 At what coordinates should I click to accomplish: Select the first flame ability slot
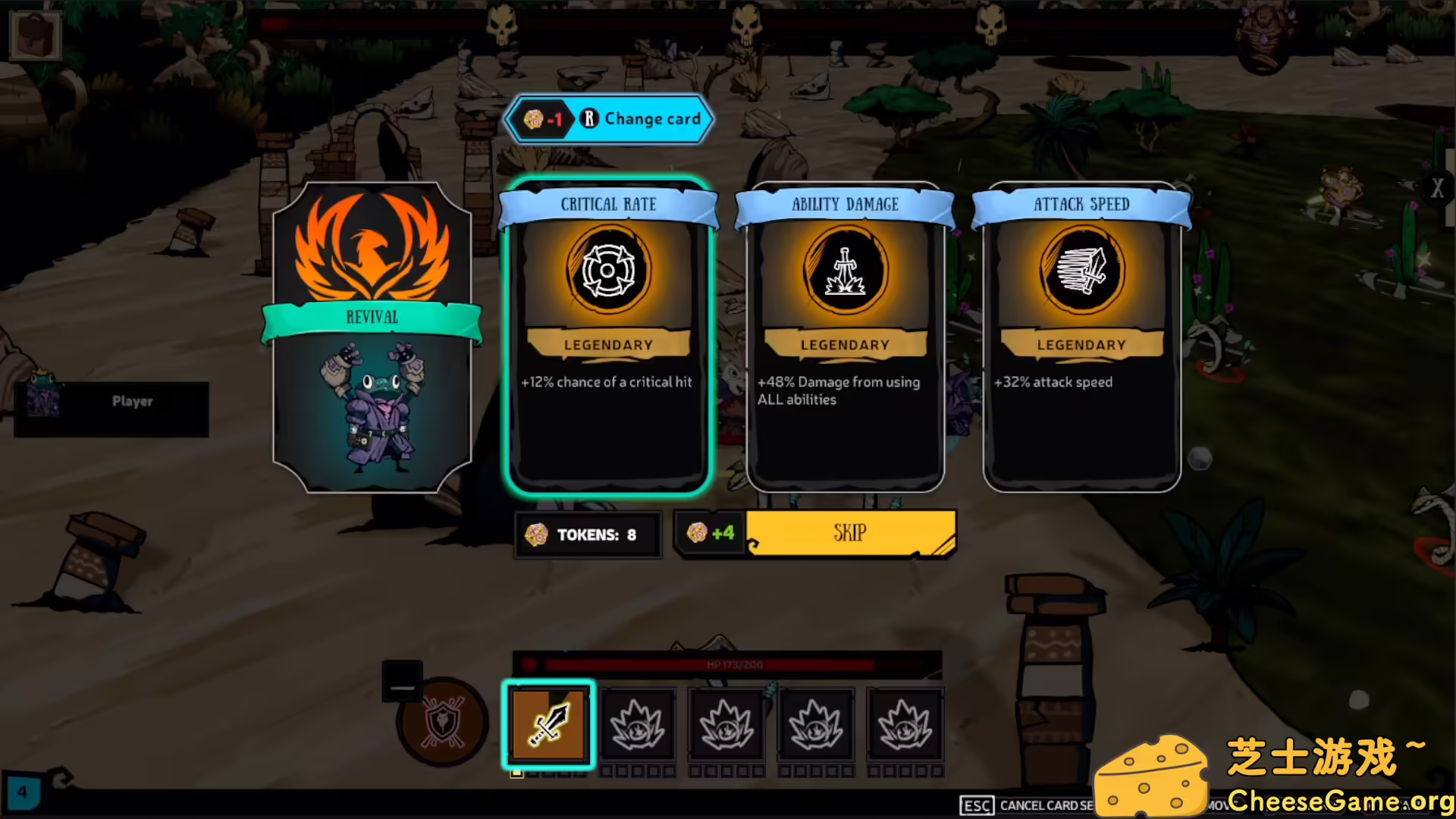[x=639, y=726]
